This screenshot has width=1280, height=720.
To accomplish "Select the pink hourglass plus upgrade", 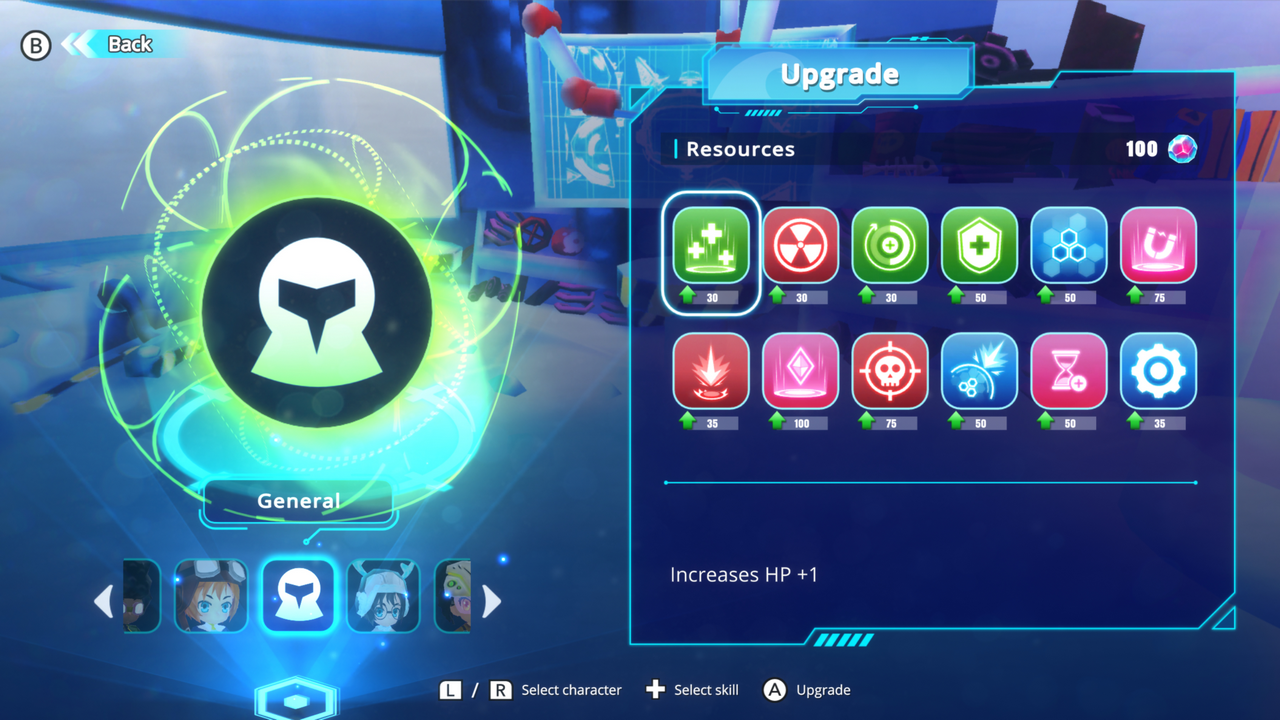I will [x=1069, y=371].
